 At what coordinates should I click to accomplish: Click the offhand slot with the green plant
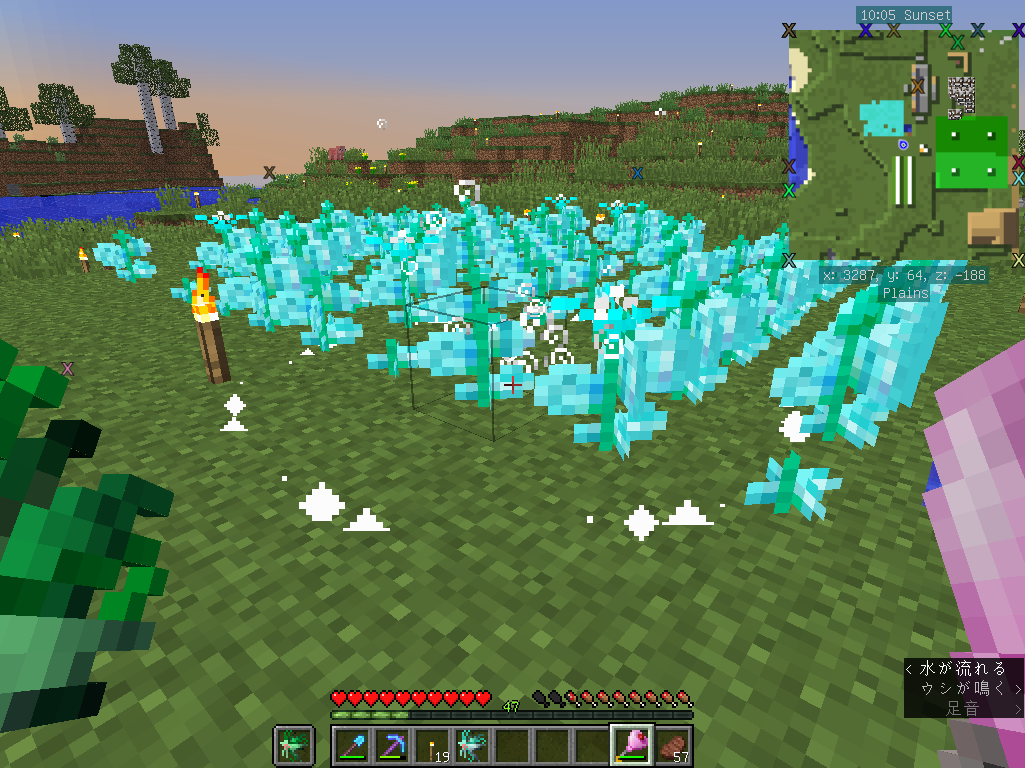[294, 745]
